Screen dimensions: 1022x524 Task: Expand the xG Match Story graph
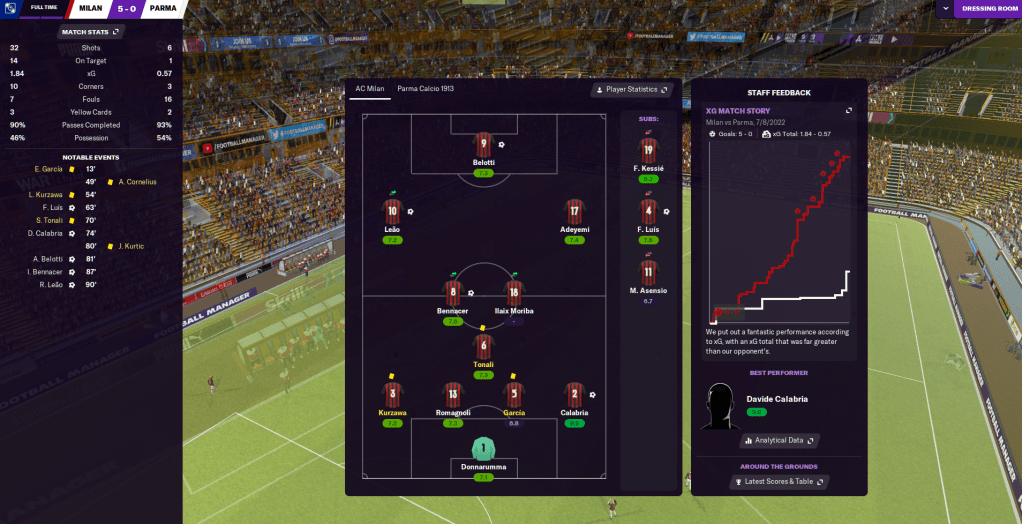pyautogui.click(x=849, y=111)
